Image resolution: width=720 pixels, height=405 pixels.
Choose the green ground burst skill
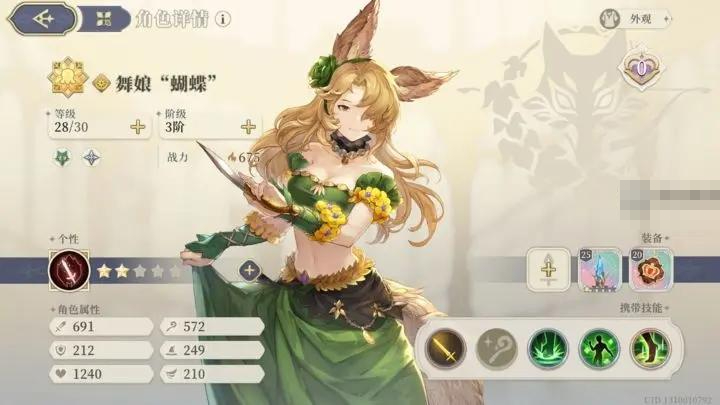click(546, 348)
